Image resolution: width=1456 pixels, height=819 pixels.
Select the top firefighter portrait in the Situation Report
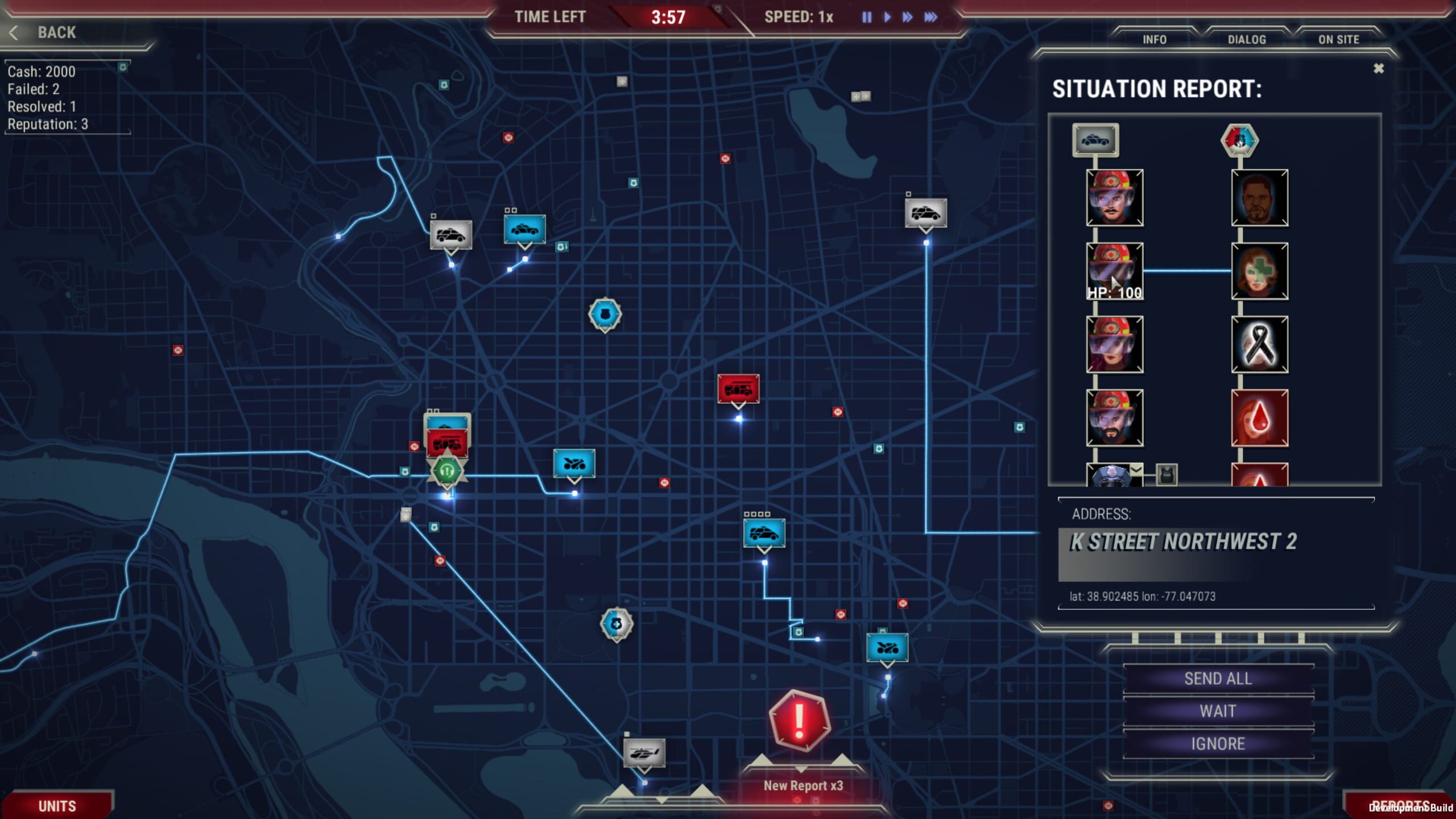coord(1114,197)
